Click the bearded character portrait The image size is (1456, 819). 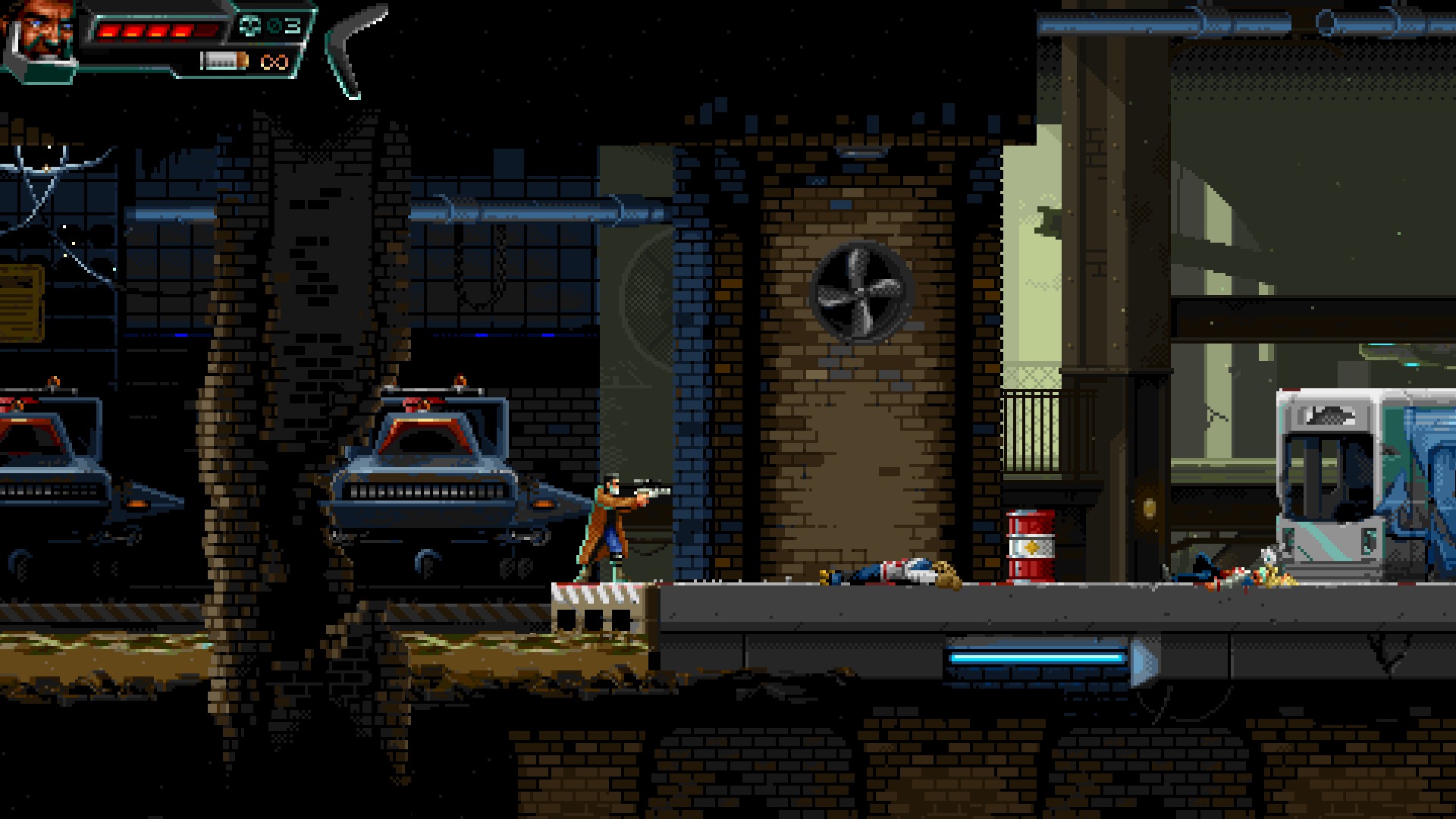[43, 32]
